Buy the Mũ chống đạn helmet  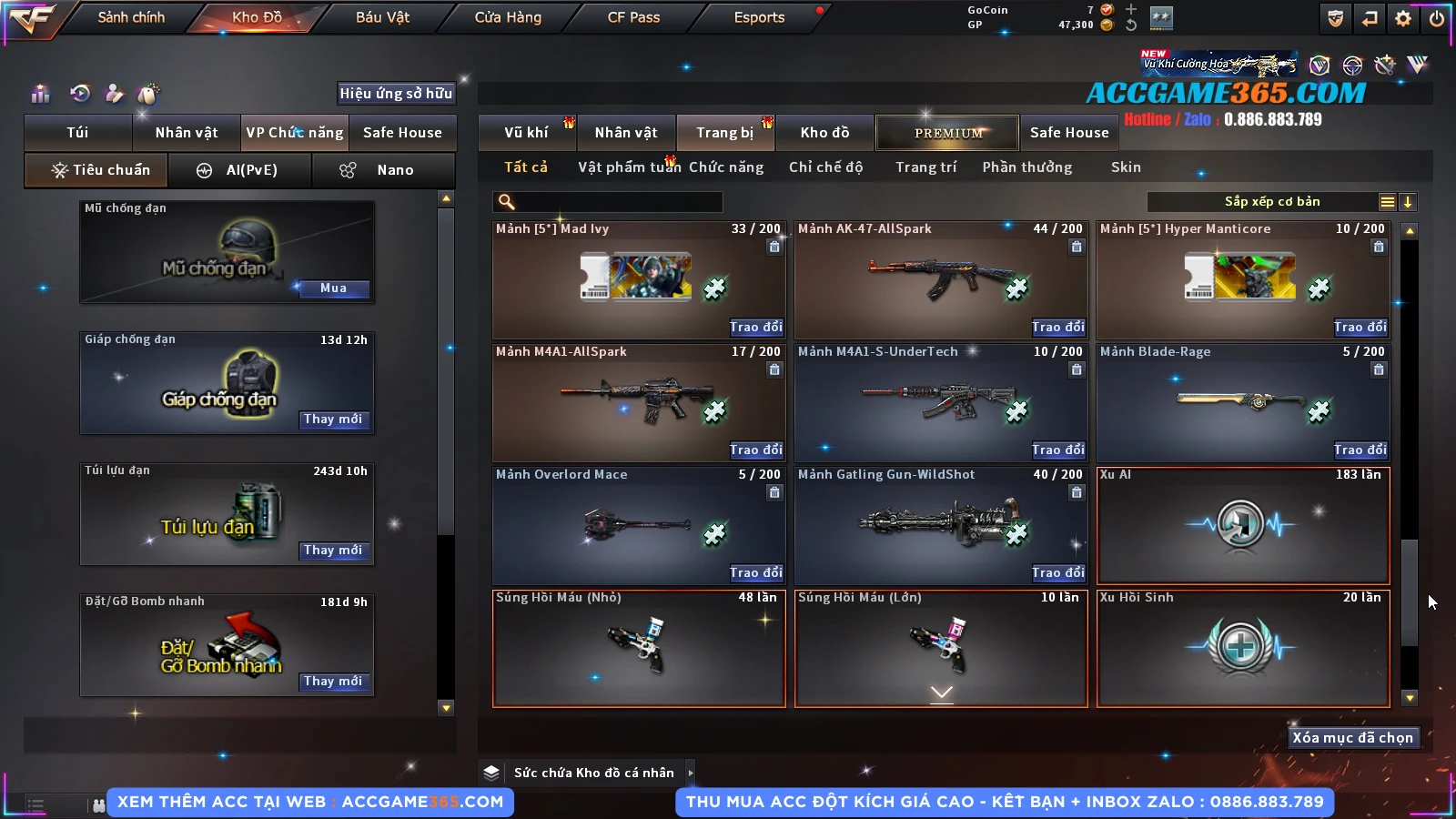tap(333, 288)
